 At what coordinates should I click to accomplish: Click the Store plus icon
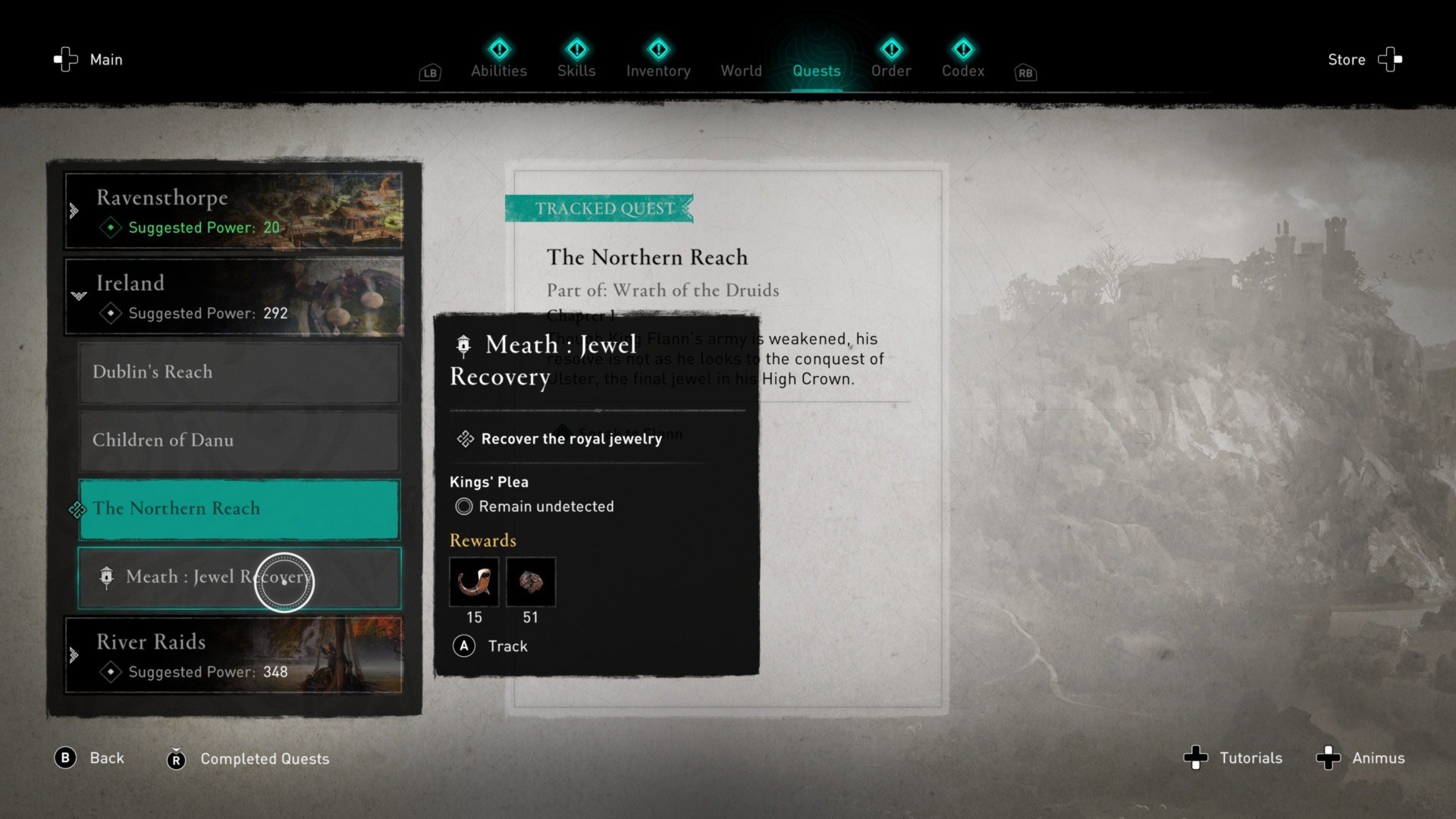pyautogui.click(x=1390, y=59)
